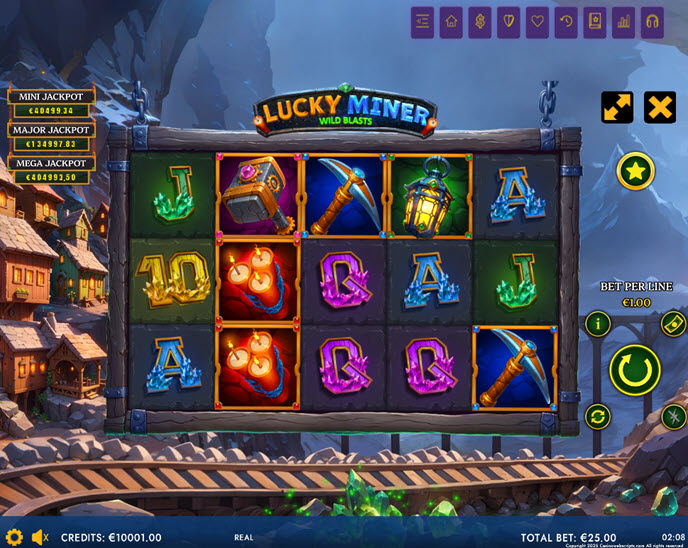Close the game with the orange X

pos(659,107)
